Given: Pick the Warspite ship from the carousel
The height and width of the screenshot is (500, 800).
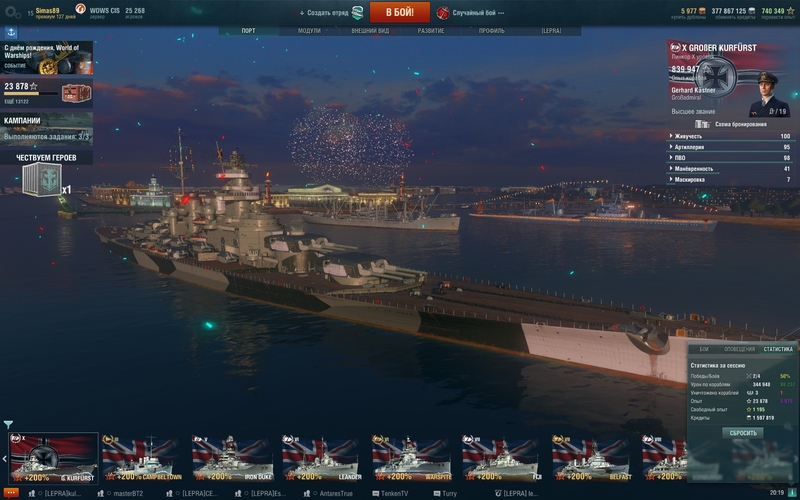Looking at the screenshot, I should point(412,458).
